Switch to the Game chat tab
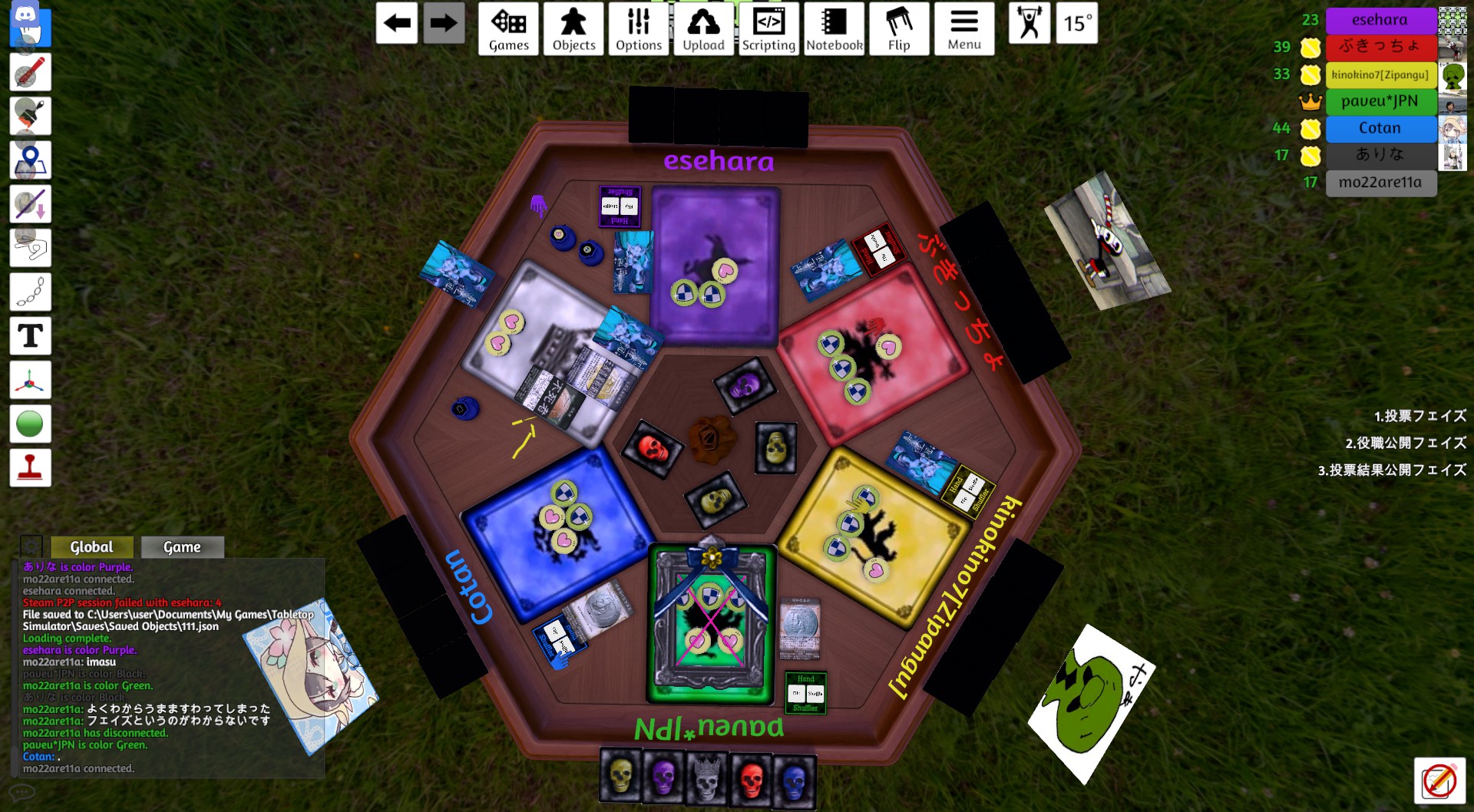The height and width of the screenshot is (812, 1474). 183,546
